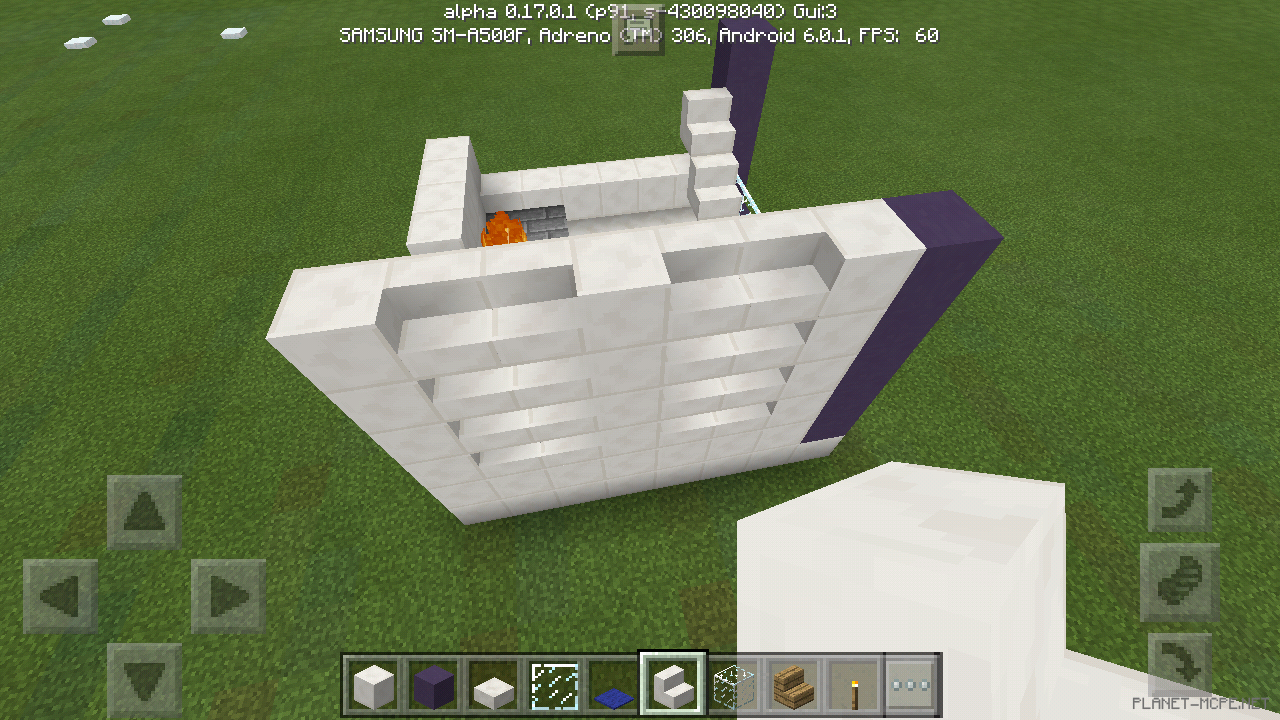Pick the blue carpet slot

pos(612,687)
